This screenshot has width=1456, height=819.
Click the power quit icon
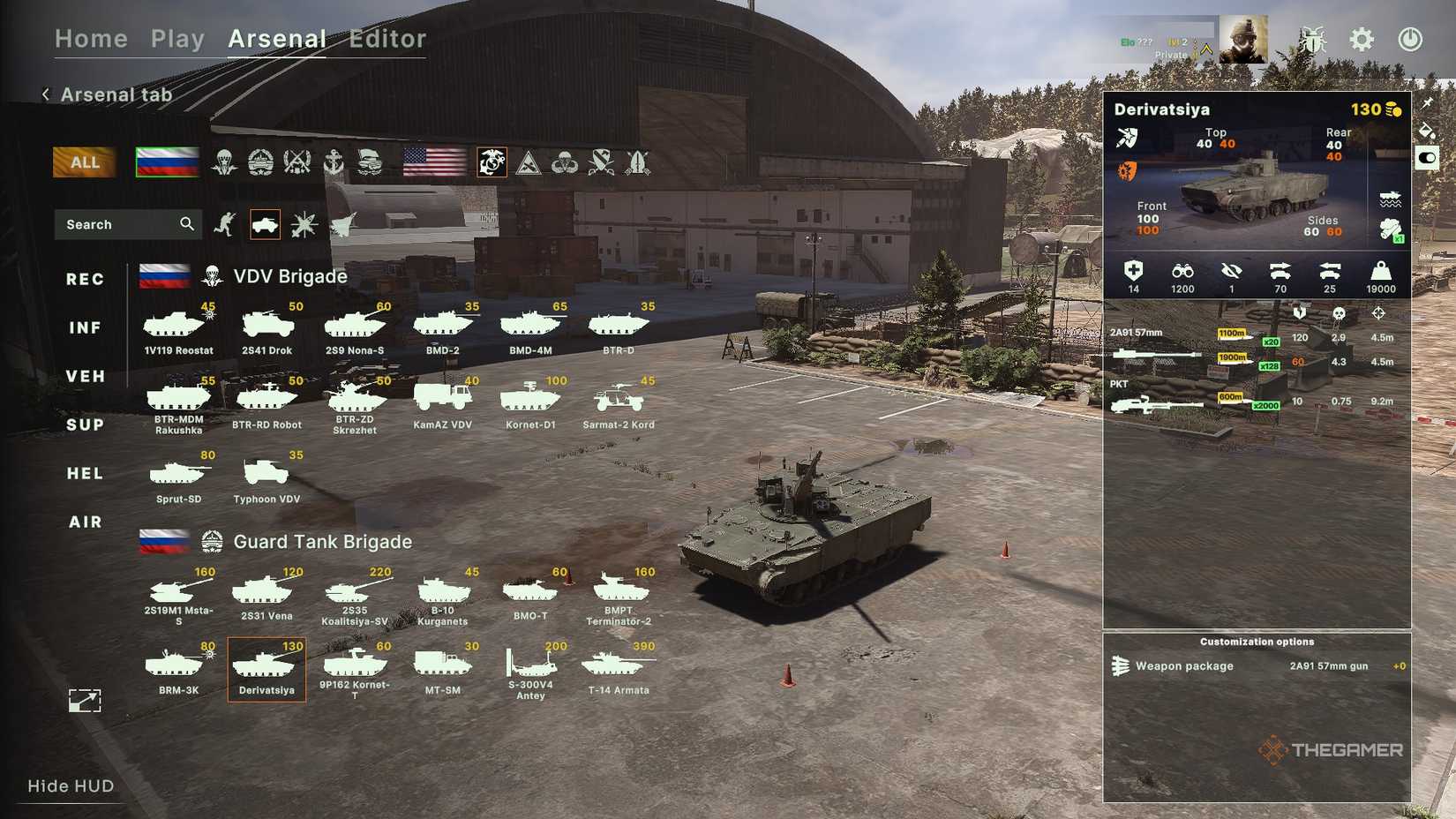(x=1410, y=40)
